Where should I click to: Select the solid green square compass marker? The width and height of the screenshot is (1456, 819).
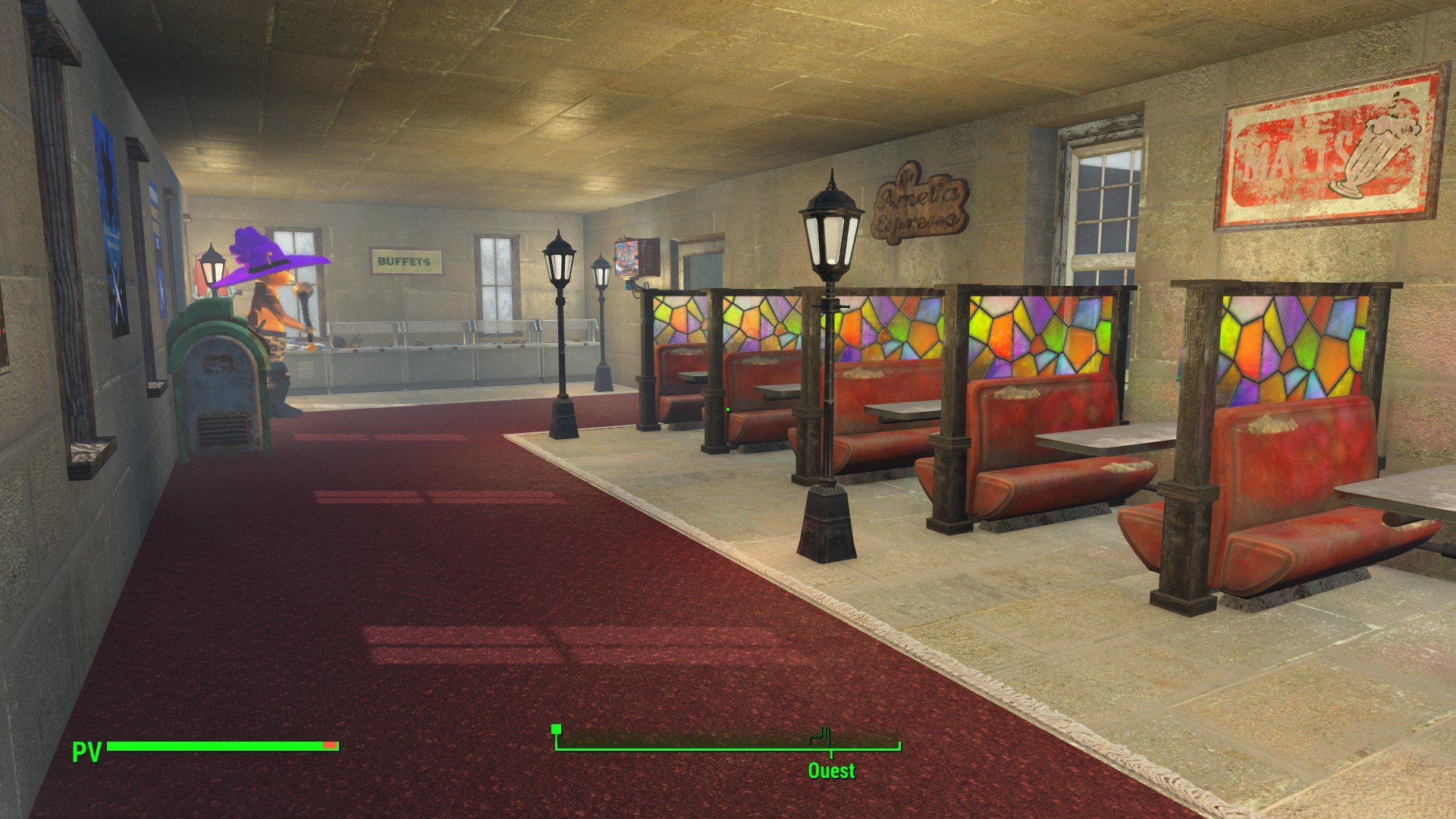pyautogui.click(x=556, y=730)
